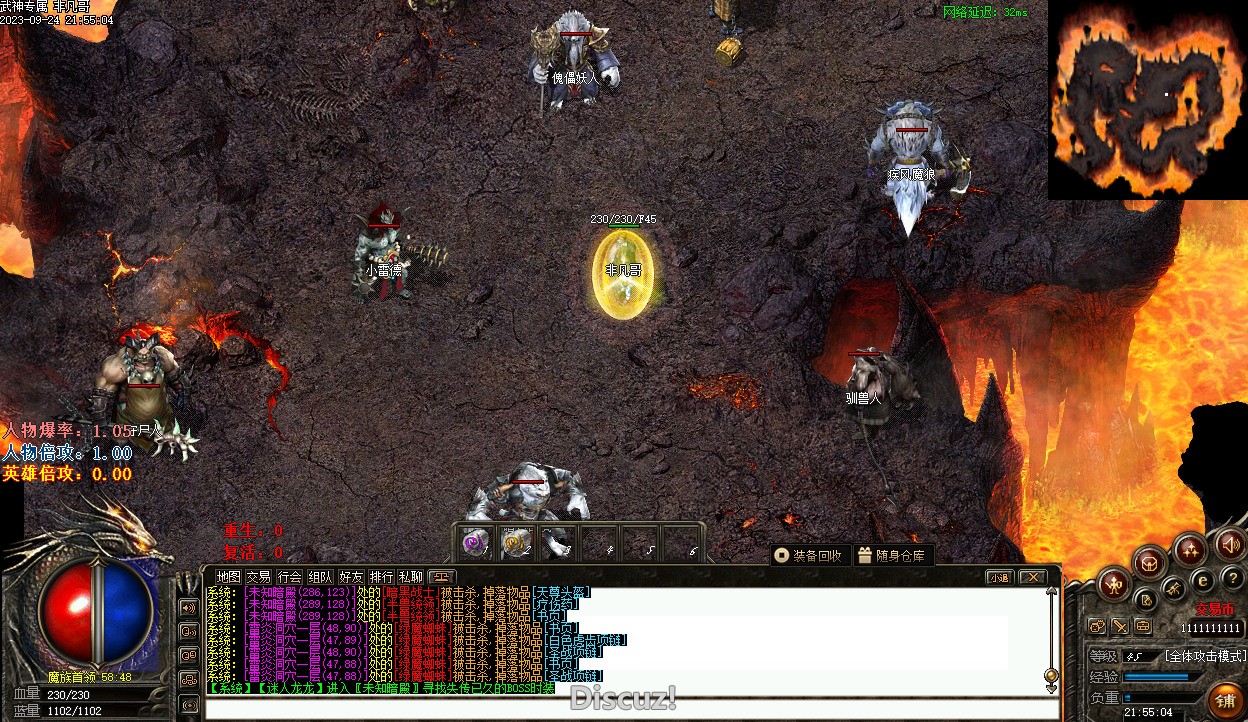1248x722 pixels.
Task: Use the gold swirl item in hotbar slot 2
Action: point(517,543)
